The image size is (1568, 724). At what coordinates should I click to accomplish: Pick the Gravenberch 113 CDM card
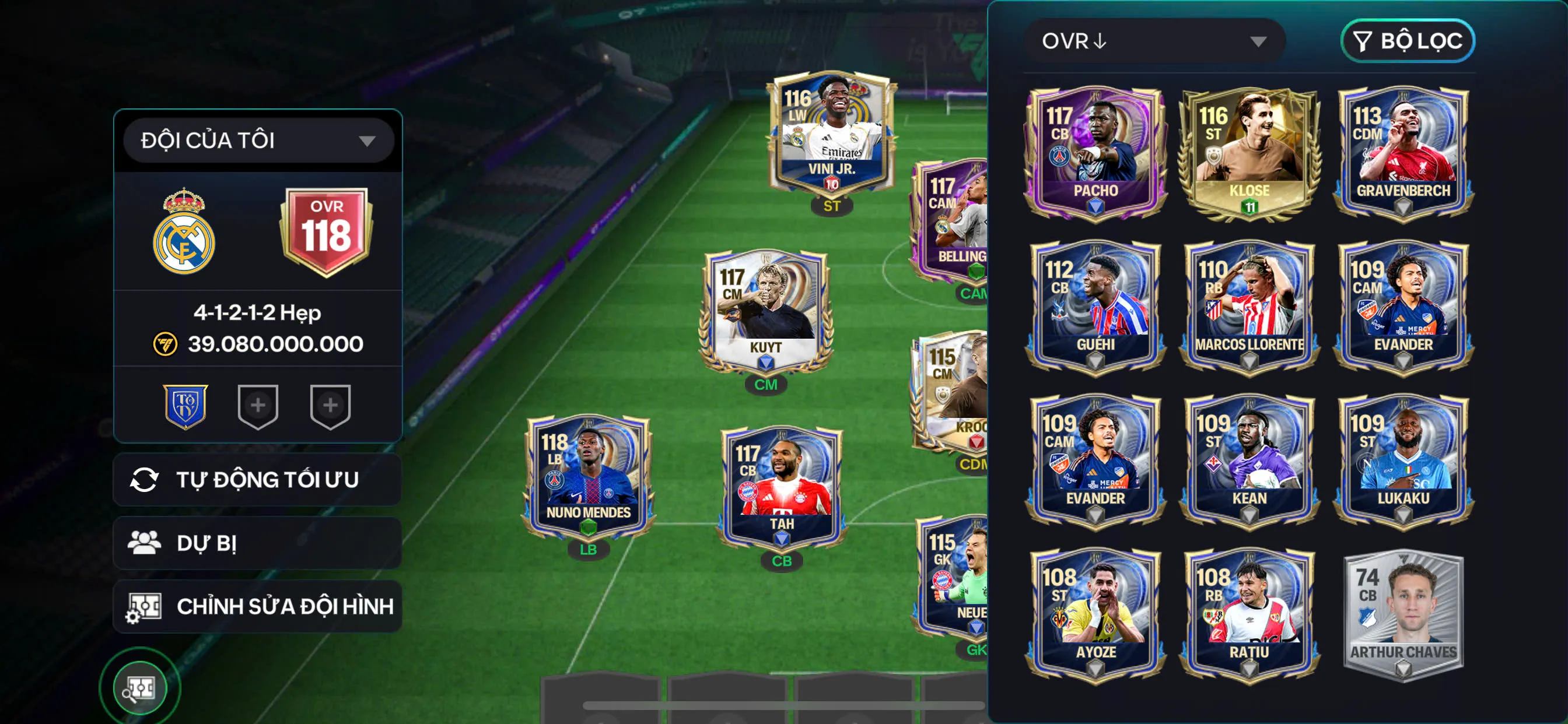click(1403, 152)
